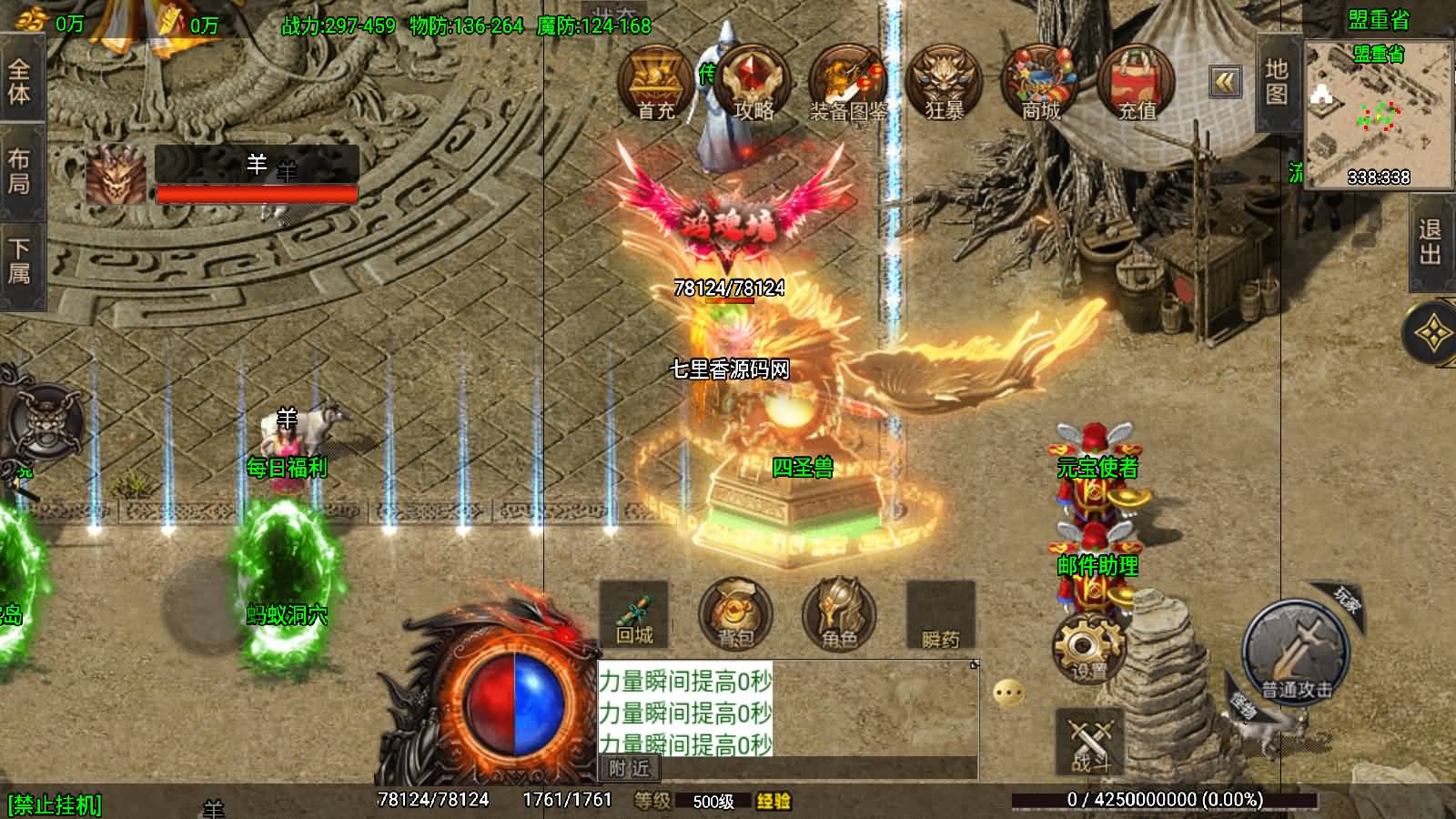Image resolution: width=1456 pixels, height=819 pixels.
Task: Open the 攻略 strategy guide
Action: pos(752,84)
